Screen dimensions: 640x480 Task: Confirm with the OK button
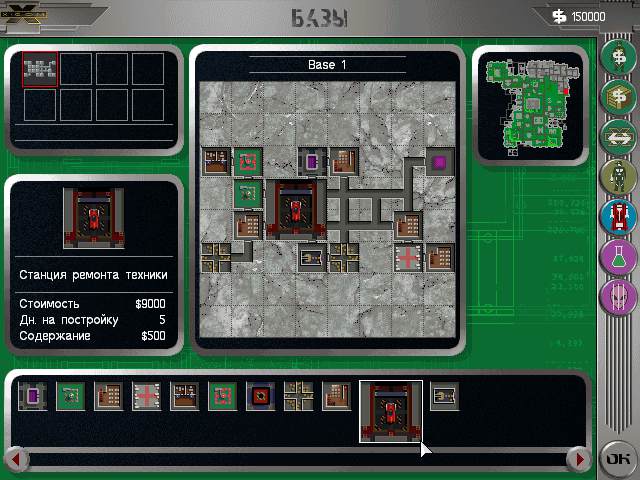(615, 459)
